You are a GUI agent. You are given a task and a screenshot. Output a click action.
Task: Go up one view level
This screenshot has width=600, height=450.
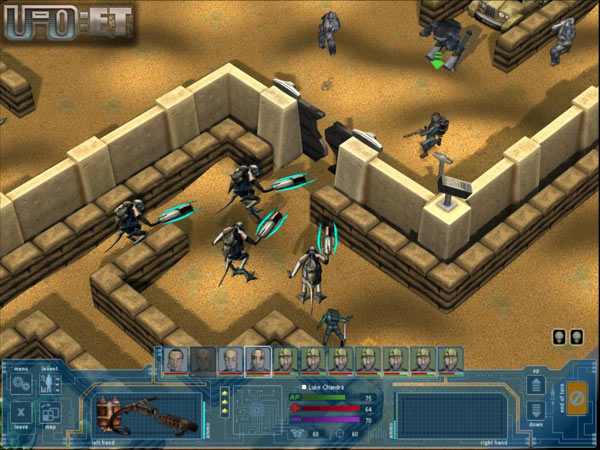pos(537,385)
